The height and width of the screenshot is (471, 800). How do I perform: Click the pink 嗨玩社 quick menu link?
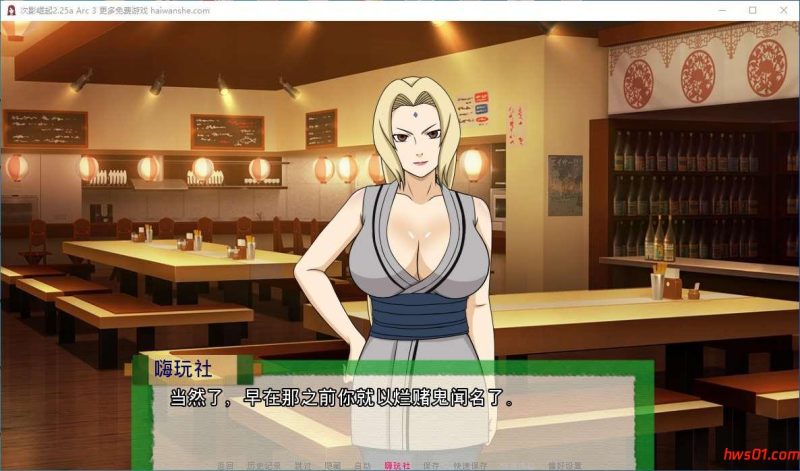click(397, 466)
